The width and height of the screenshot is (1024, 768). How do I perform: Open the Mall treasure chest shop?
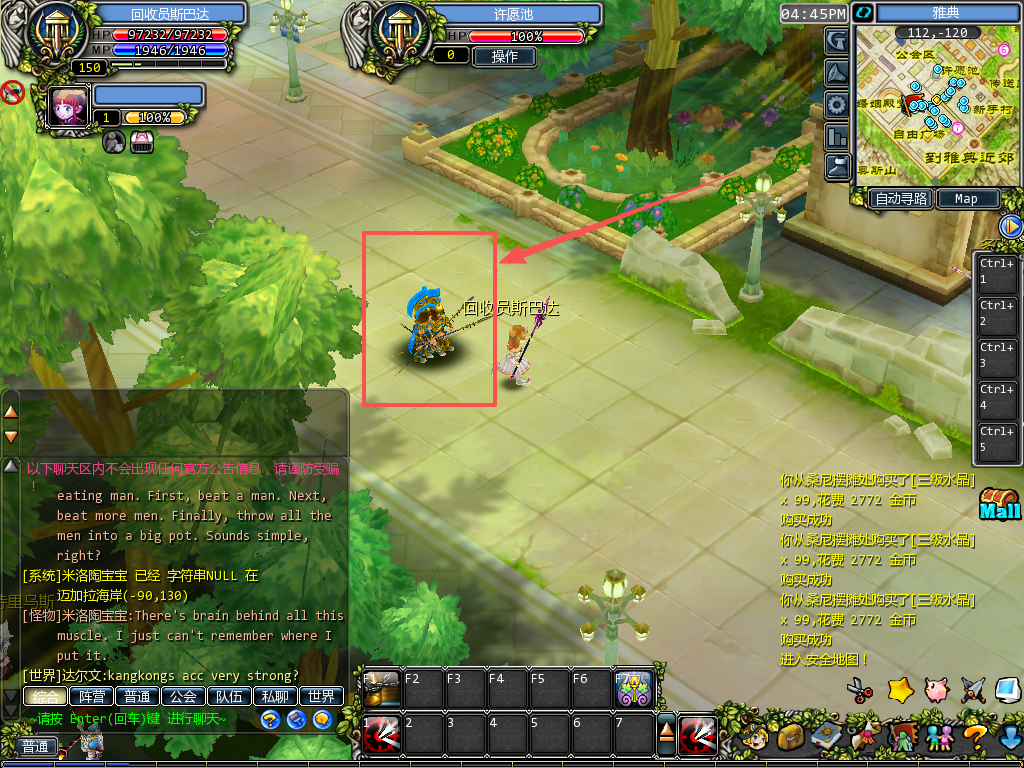point(999,503)
